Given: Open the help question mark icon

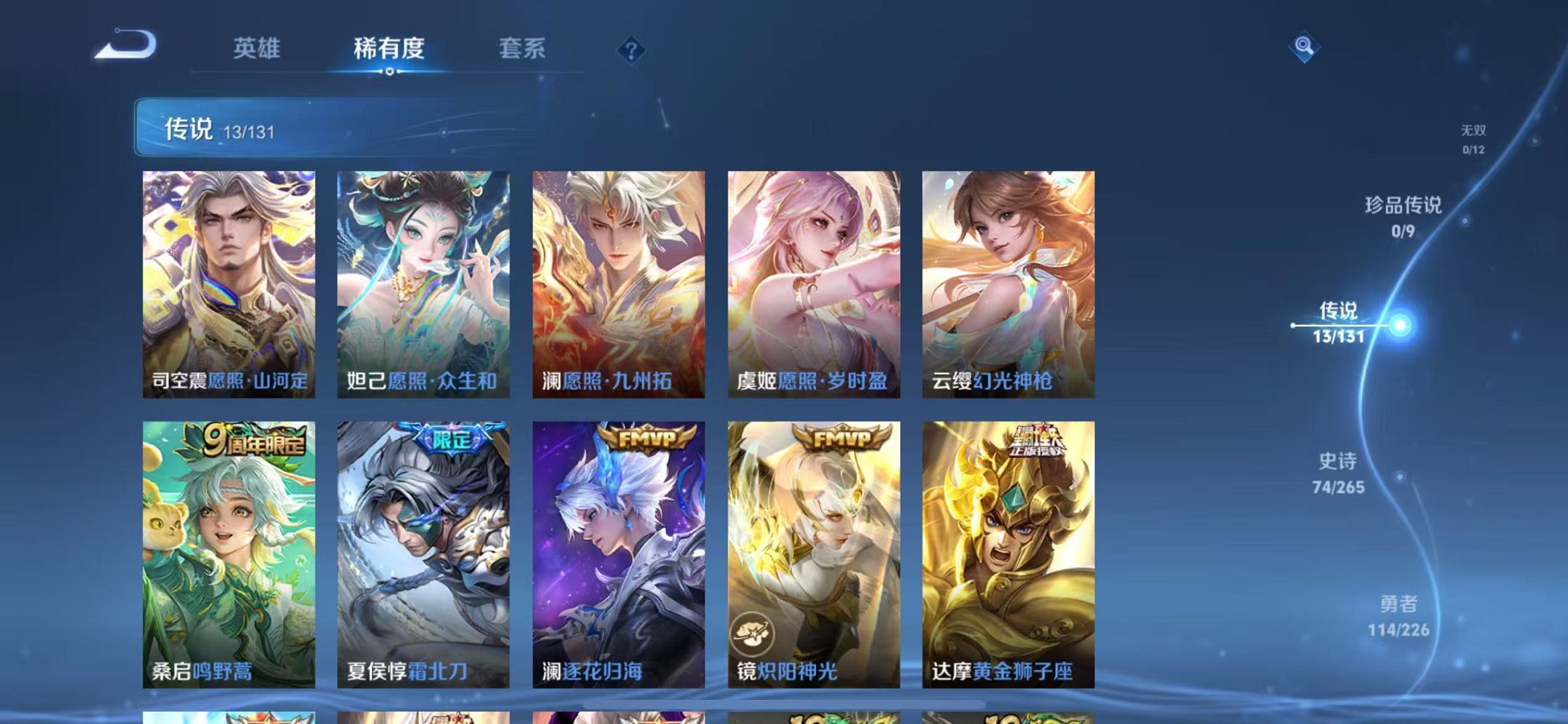Looking at the screenshot, I should point(631,50).
